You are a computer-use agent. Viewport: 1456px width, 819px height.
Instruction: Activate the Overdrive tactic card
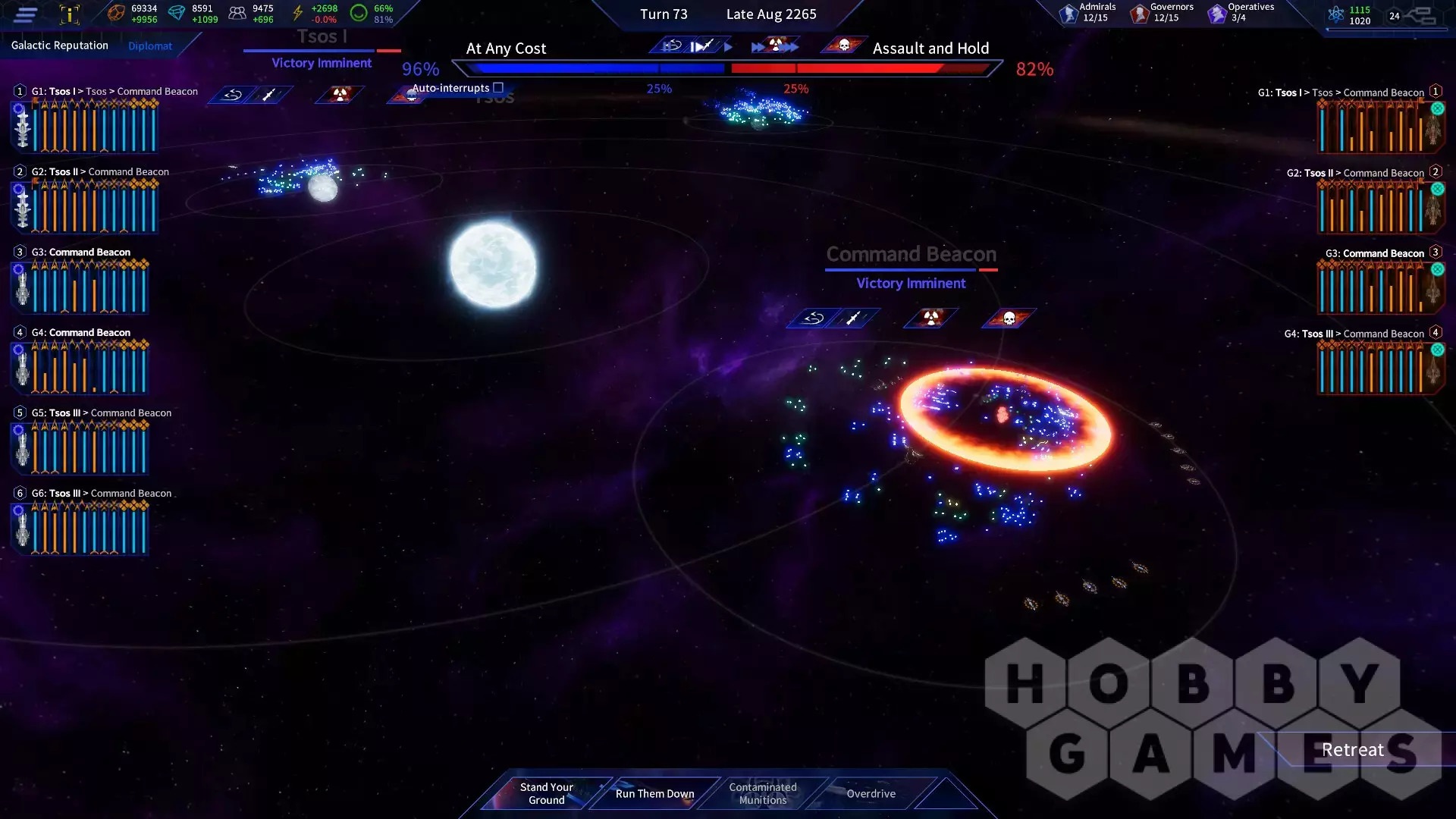[x=871, y=793]
